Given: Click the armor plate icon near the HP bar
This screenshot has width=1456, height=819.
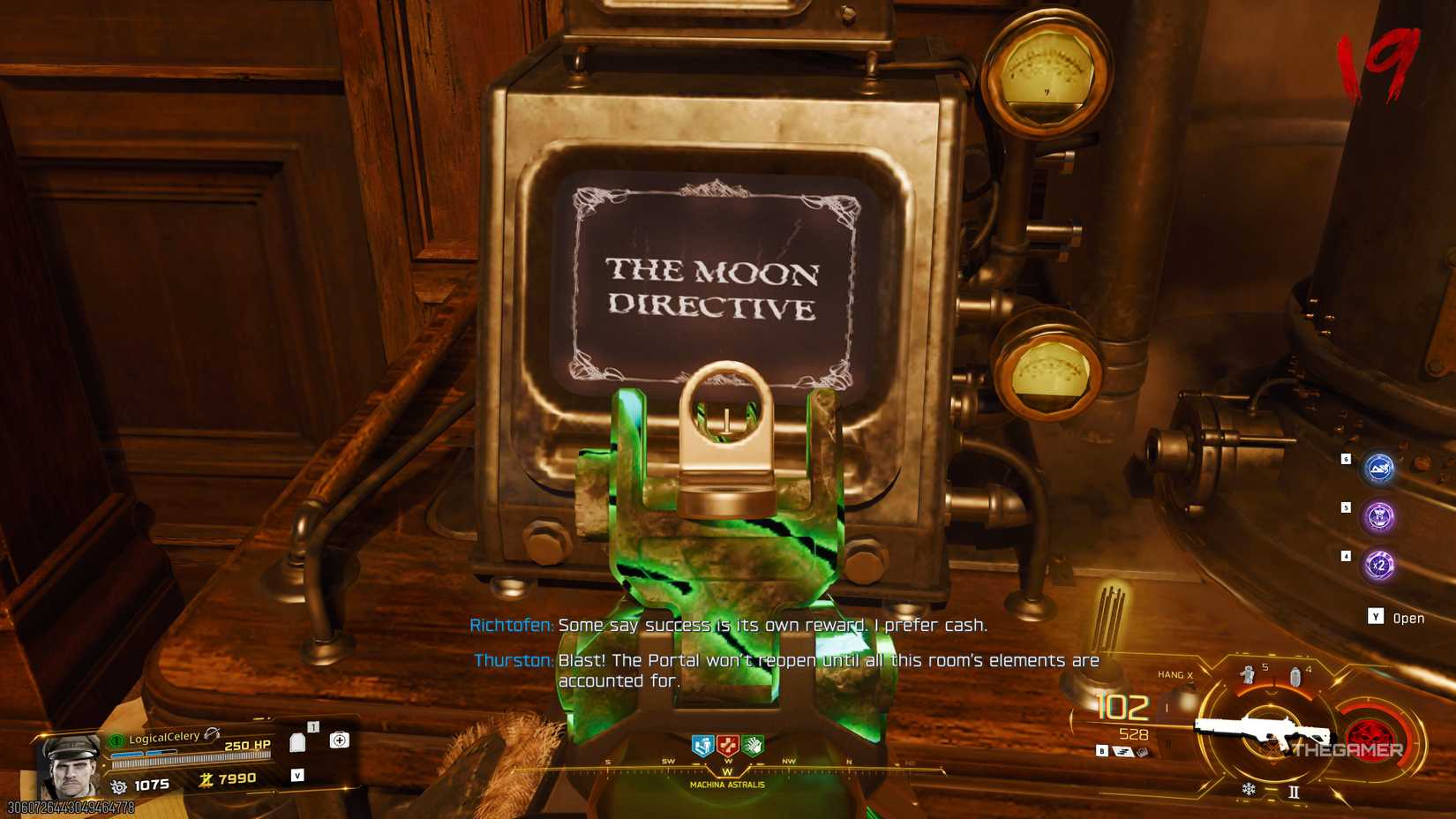Looking at the screenshot, I should [298, 742].
